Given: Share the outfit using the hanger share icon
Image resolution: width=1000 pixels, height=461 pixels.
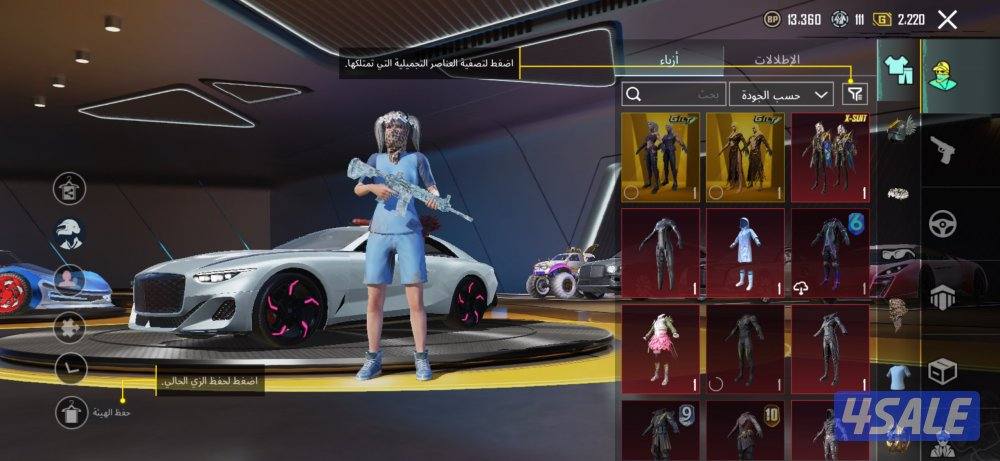Looking at the screenshot, I should 70,187.
